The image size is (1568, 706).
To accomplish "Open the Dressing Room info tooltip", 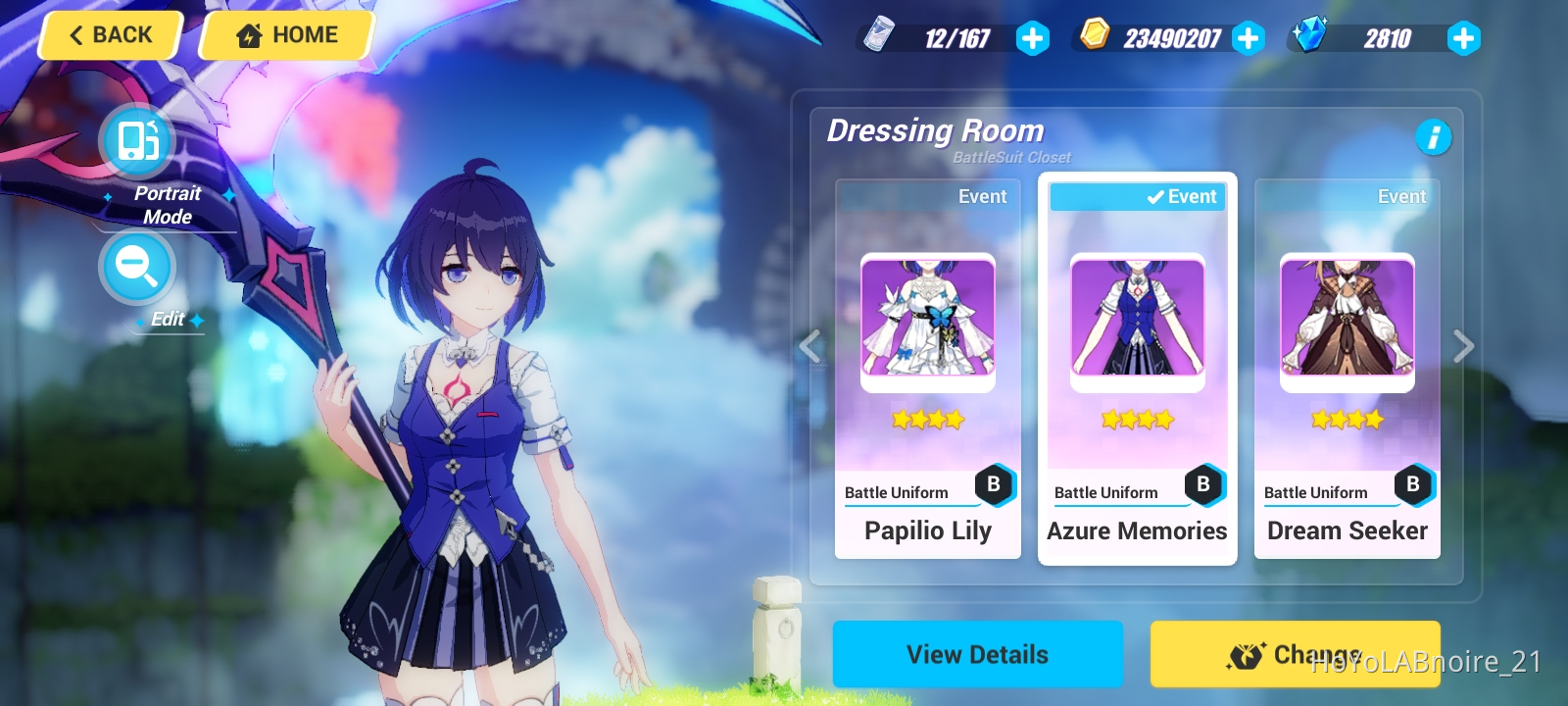I will click(x=1435, y=138).
